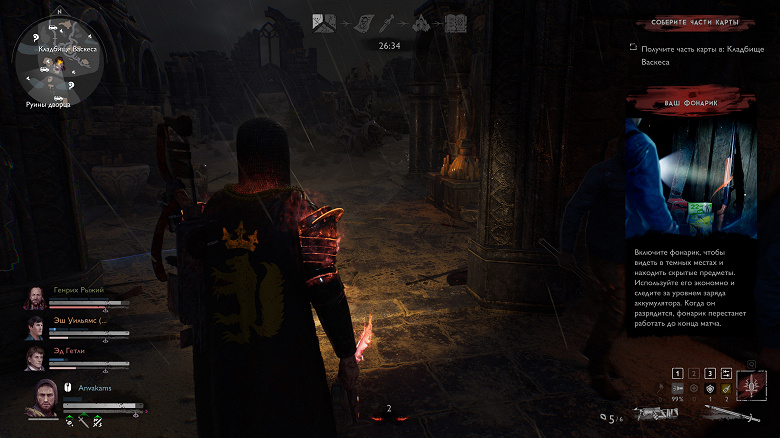
Task: Use the yellow consumable item slot
Action: 727,388
